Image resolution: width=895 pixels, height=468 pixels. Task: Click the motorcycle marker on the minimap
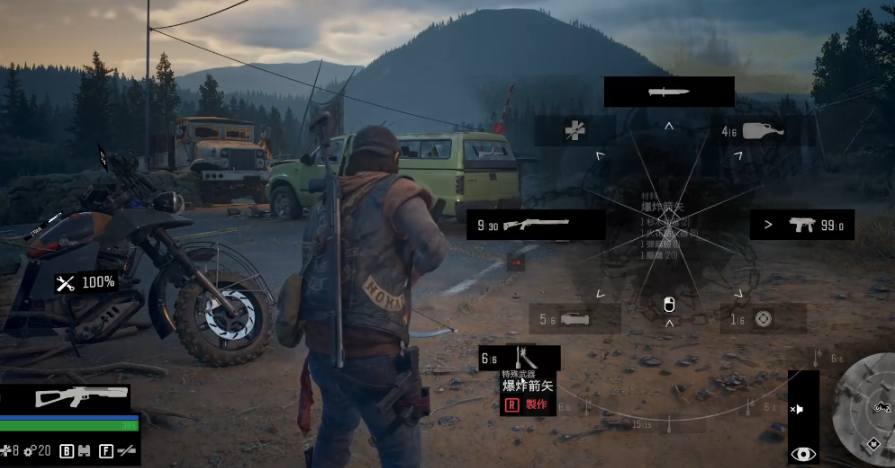[881, 407]
